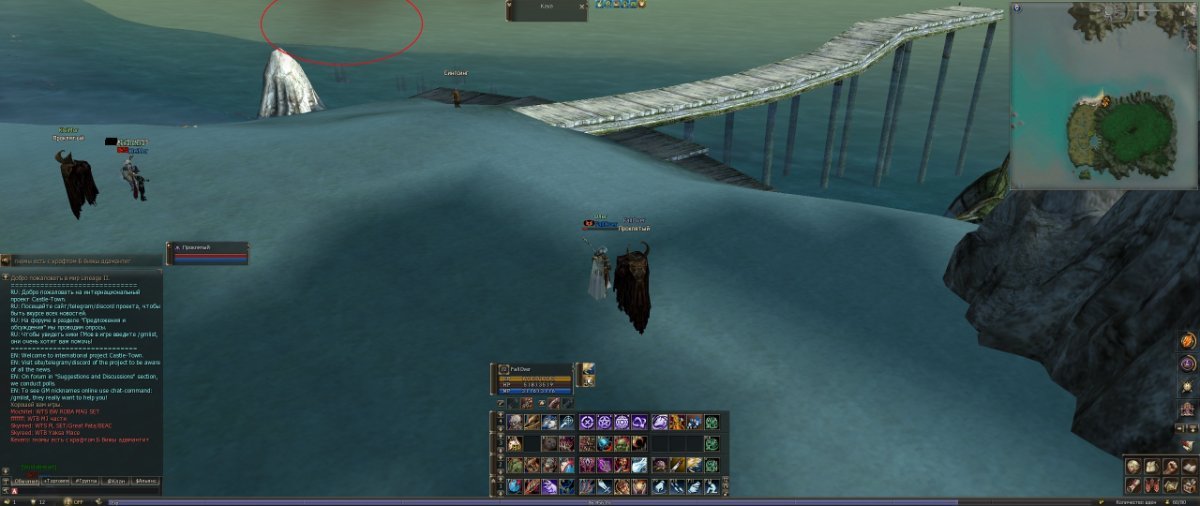Open the character head menu icon

point(1133,466)
